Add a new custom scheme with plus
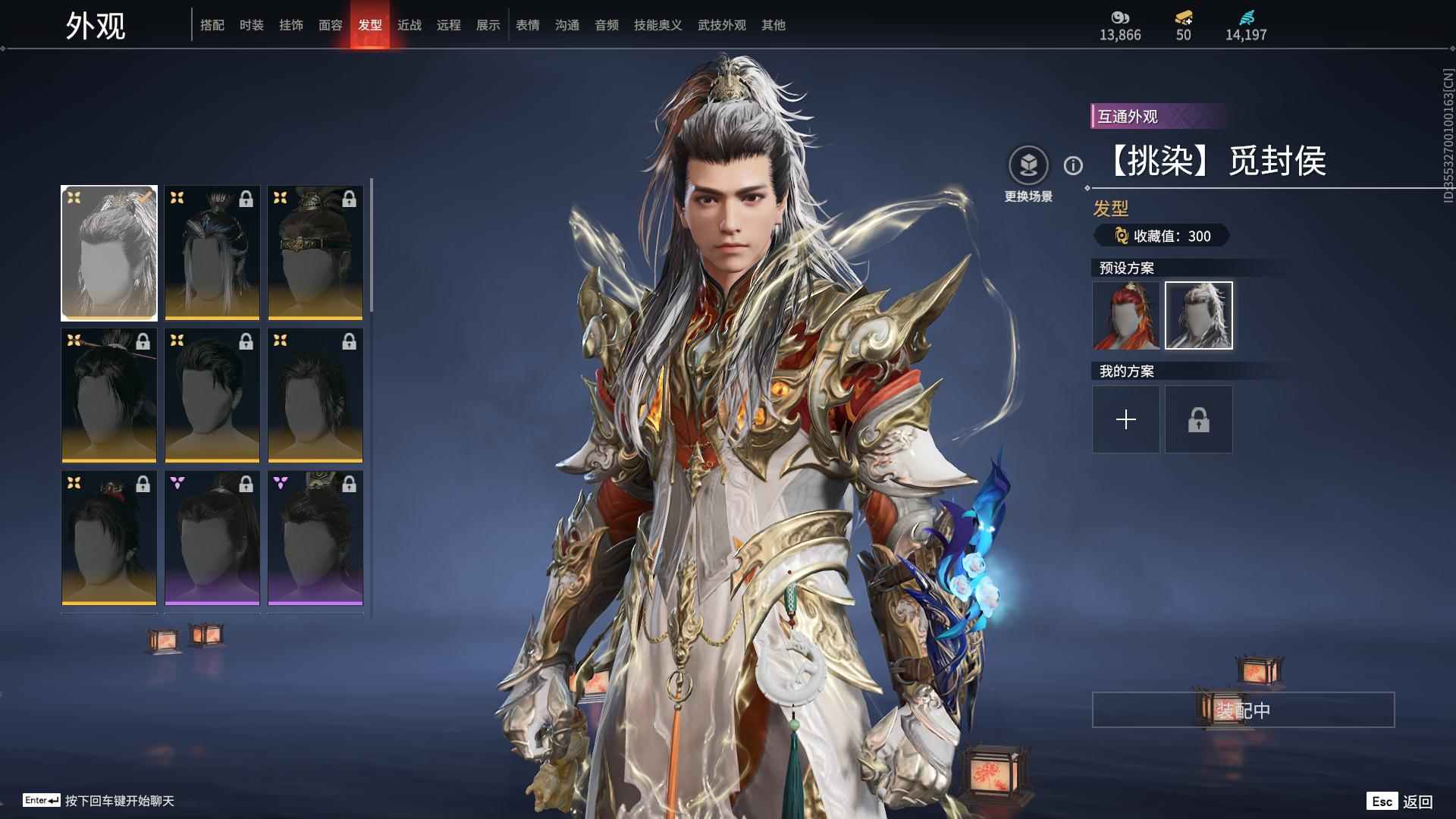Viewport: 1456px width, 819px height. coord(1126,419)
